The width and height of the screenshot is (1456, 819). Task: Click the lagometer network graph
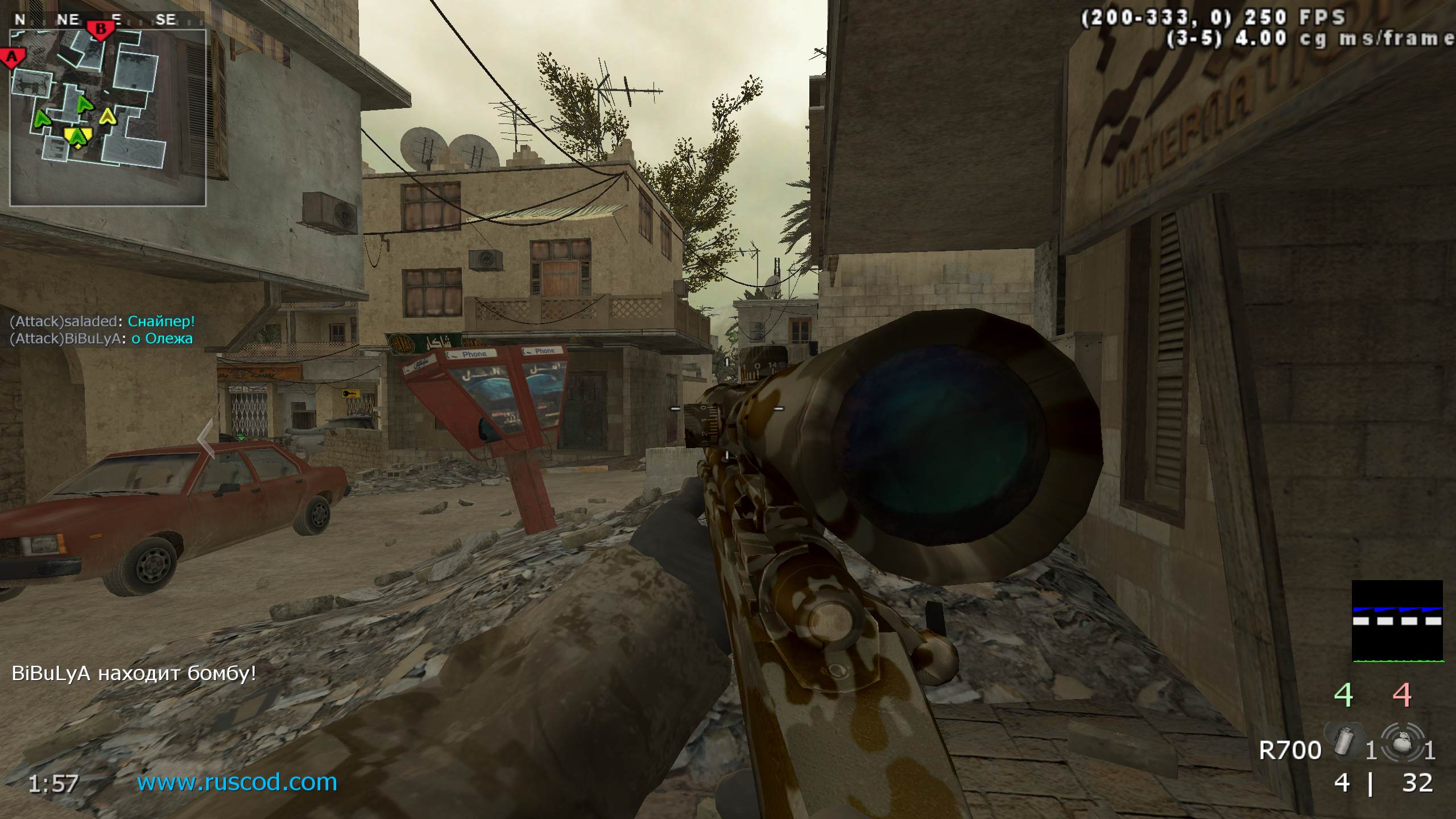coord(1397,621)
